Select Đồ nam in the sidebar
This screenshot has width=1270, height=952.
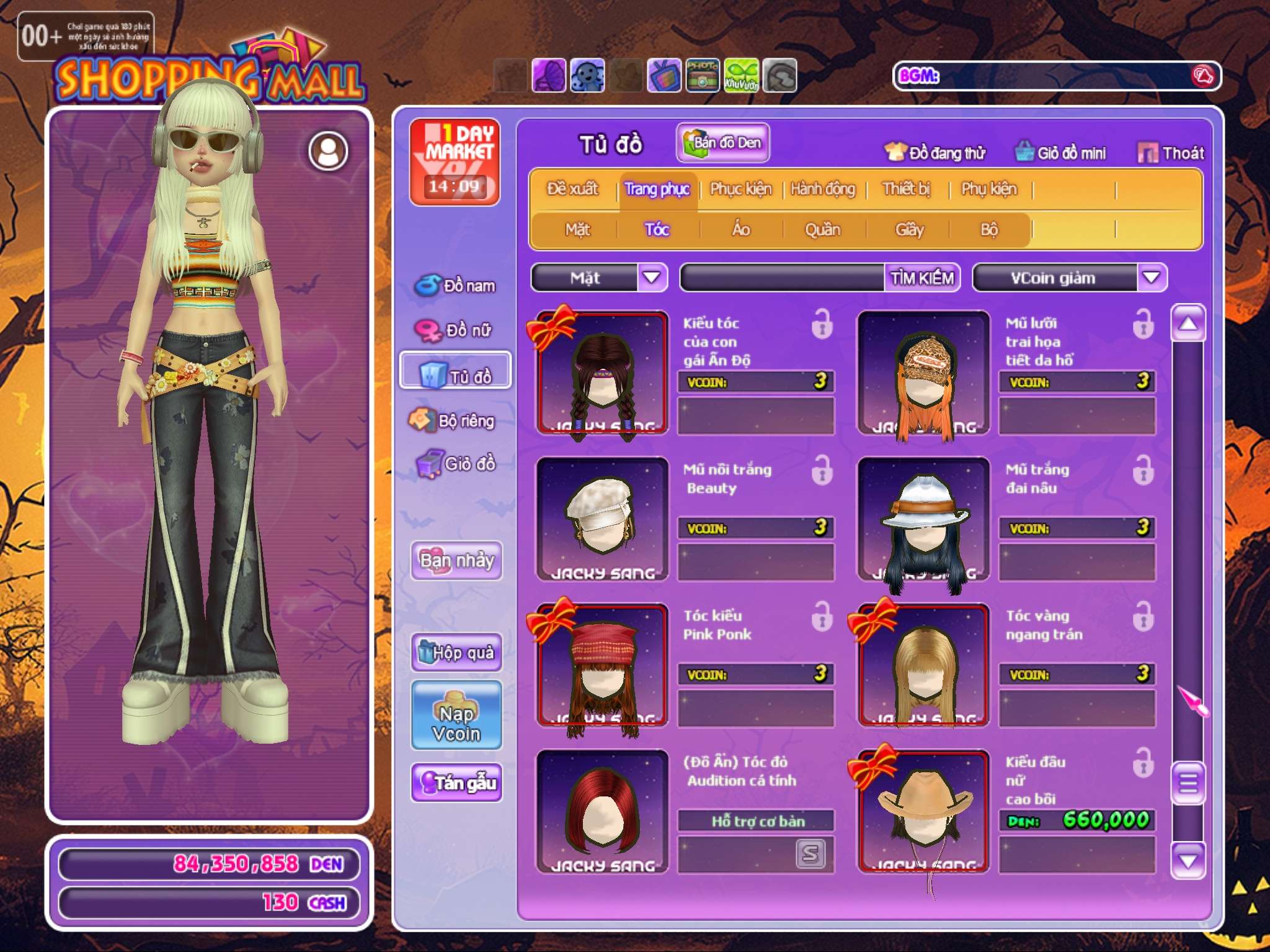coord(456,285)
